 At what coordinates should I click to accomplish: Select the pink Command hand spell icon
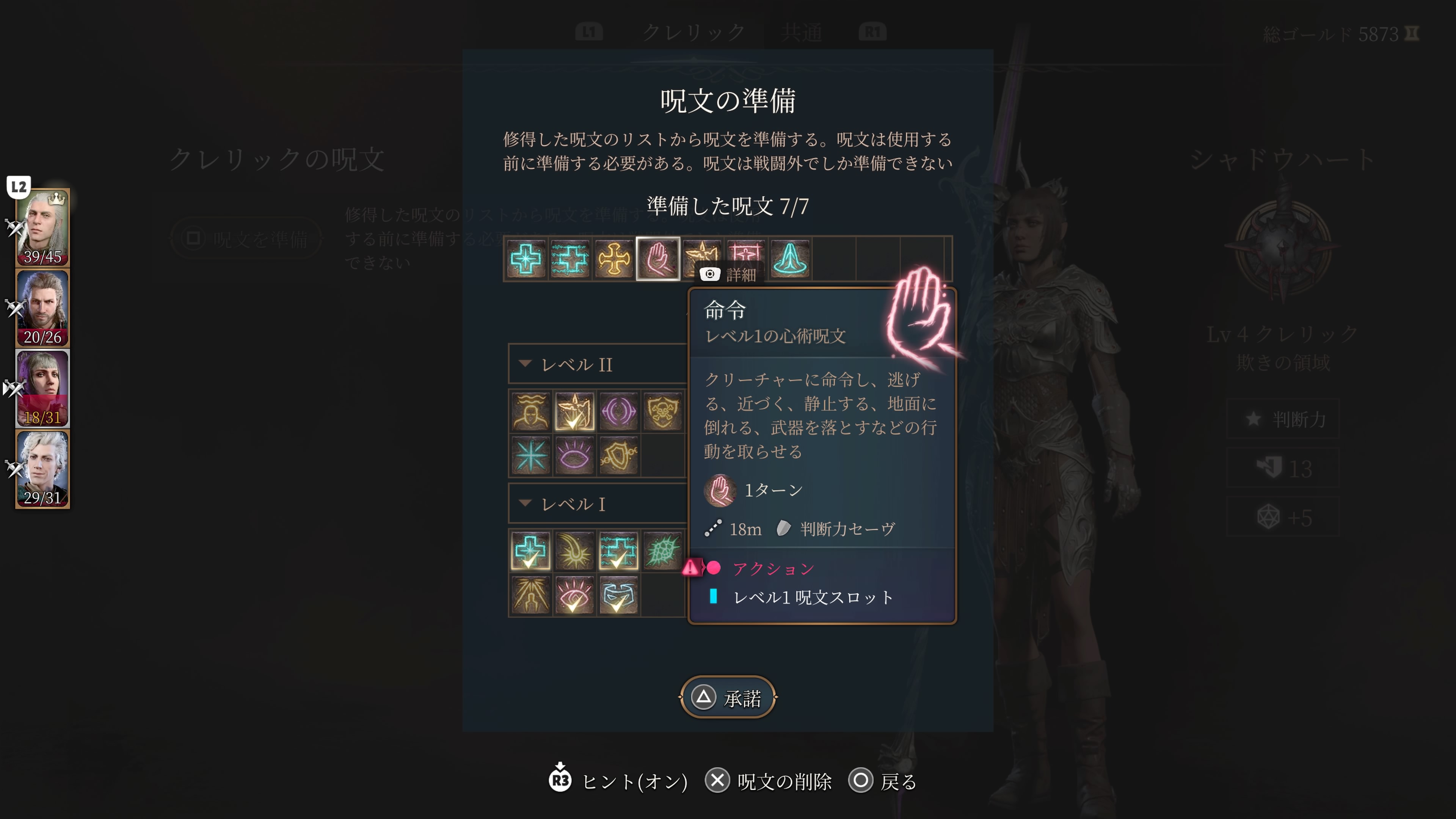(657, 259)
